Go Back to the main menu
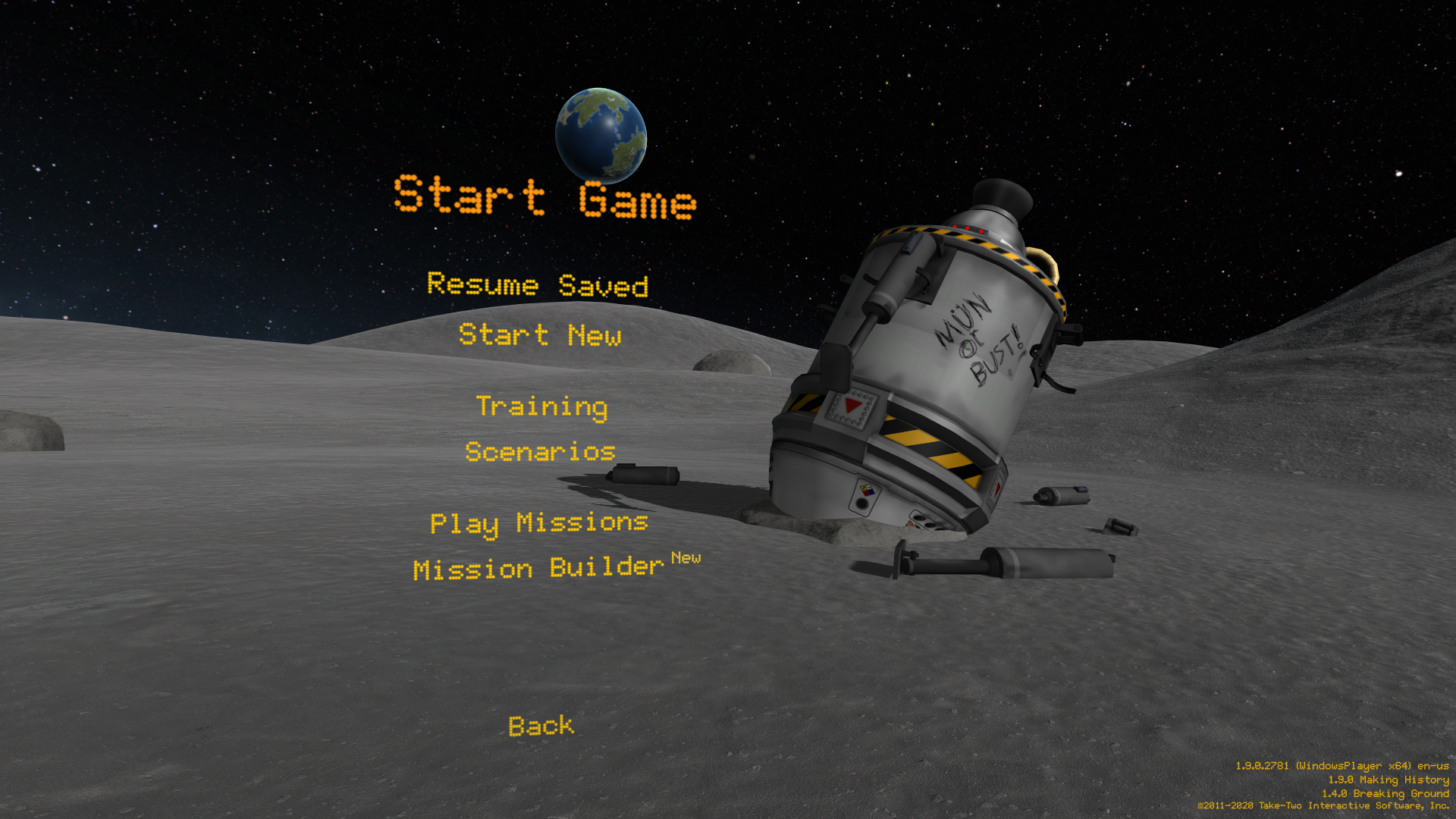Image resolution: width=1456 pixels, height=819 pixels. (x=541, y=726)
